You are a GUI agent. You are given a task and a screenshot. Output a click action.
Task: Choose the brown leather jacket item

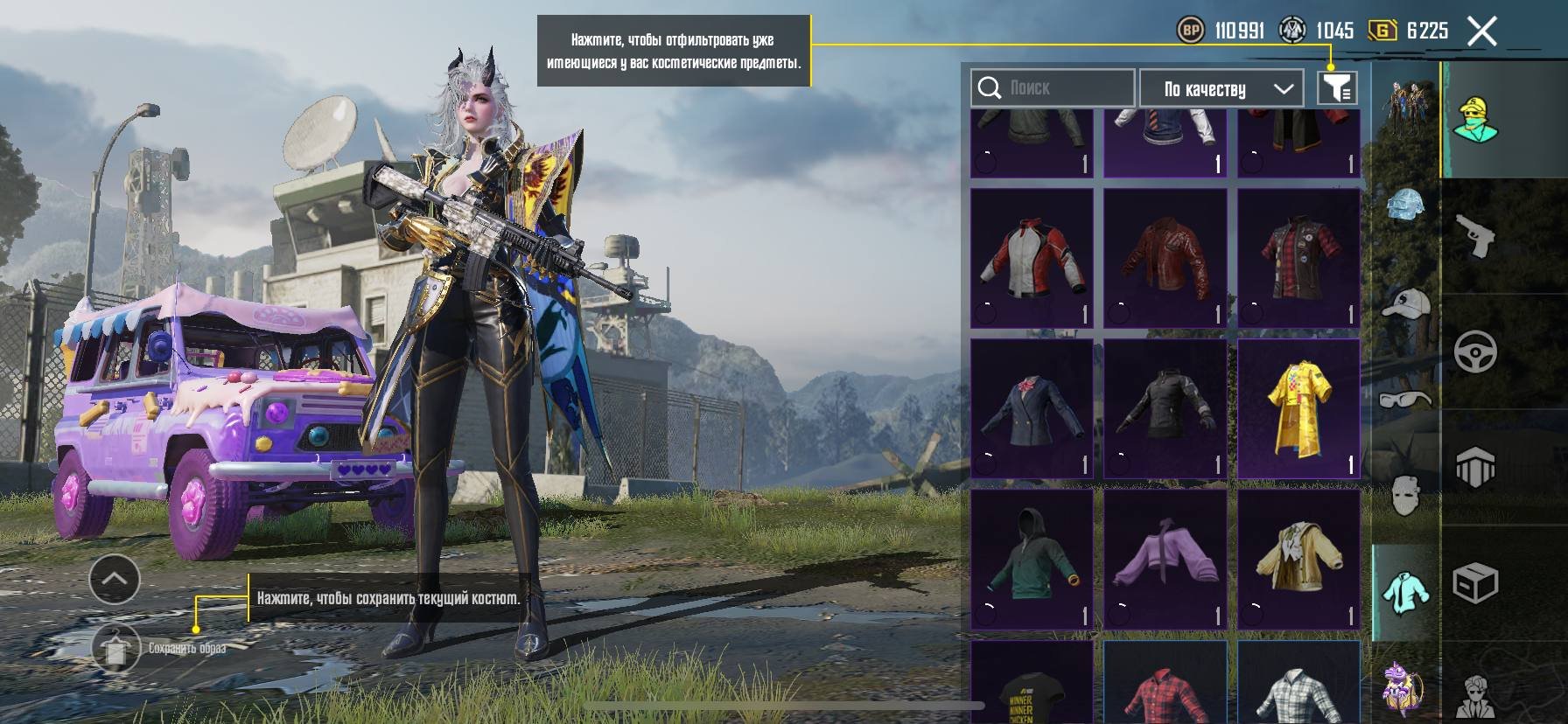(1165, 259)
